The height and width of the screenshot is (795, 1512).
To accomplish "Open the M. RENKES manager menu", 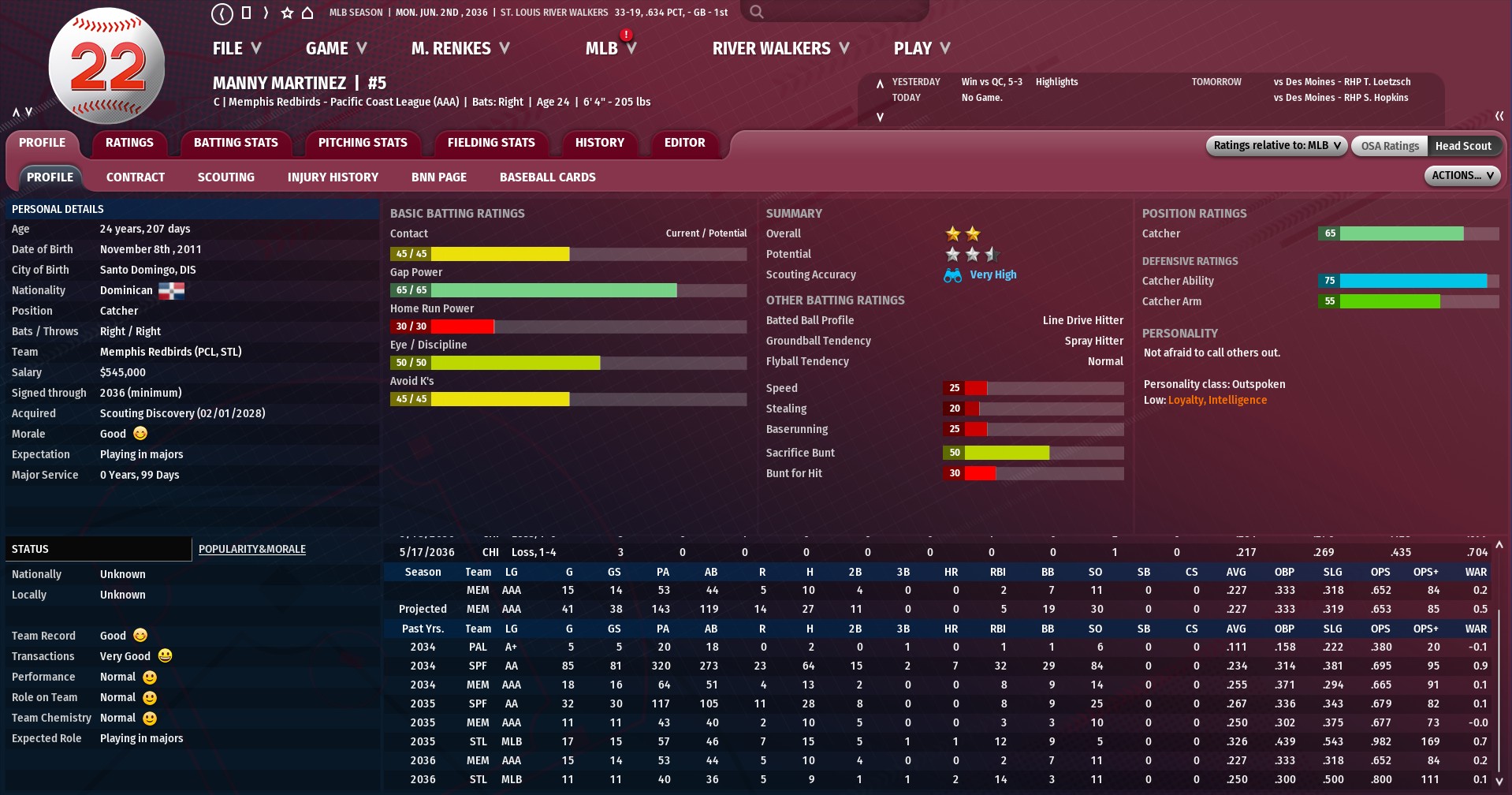I will coord(460,49).
